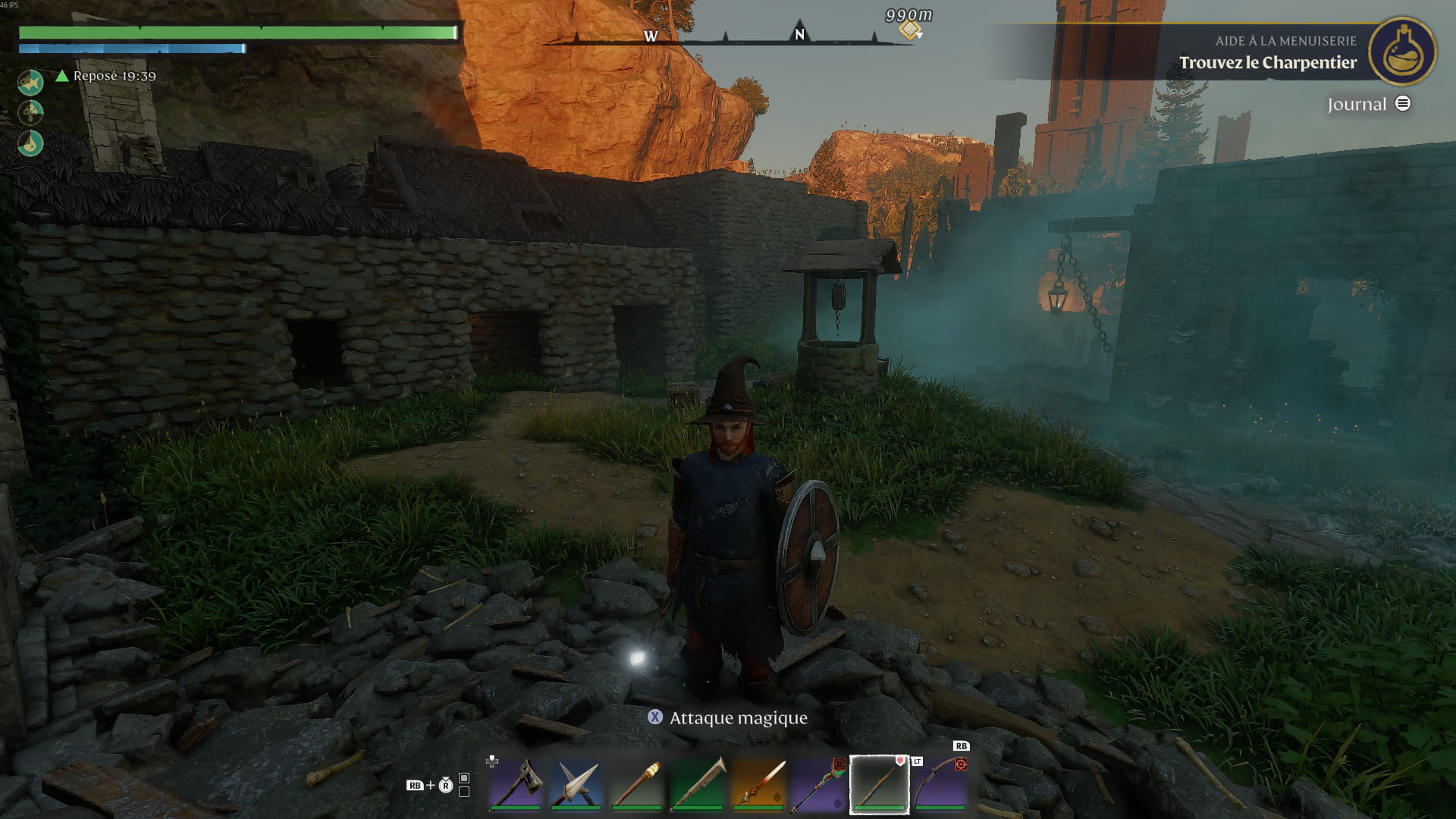This screenshot has height=819, width=1456.
Task: Equip the torch from the hotbar
Action: (637, 783)
